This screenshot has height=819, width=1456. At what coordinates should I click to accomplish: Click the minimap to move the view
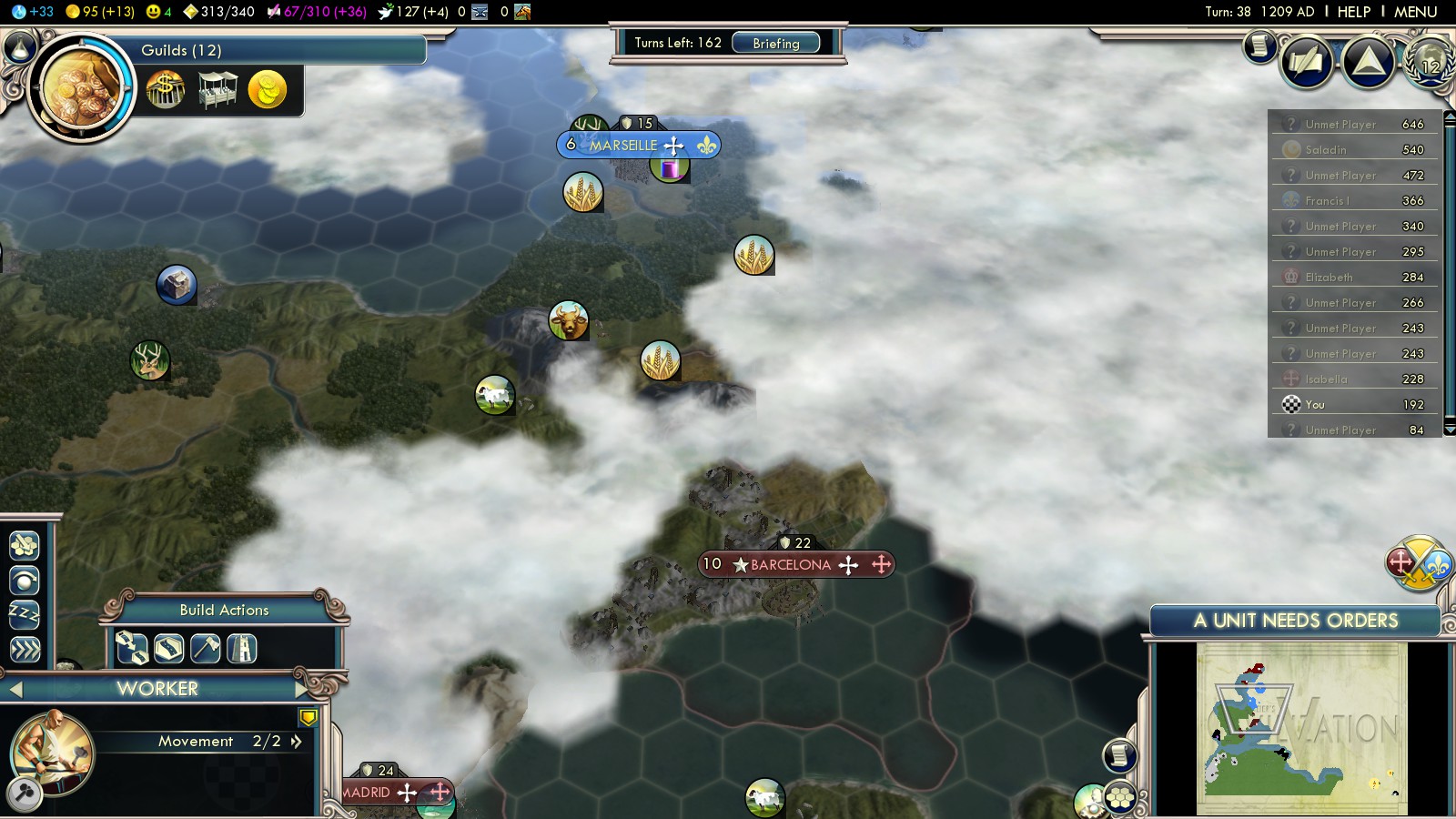tap(1301, 728)
